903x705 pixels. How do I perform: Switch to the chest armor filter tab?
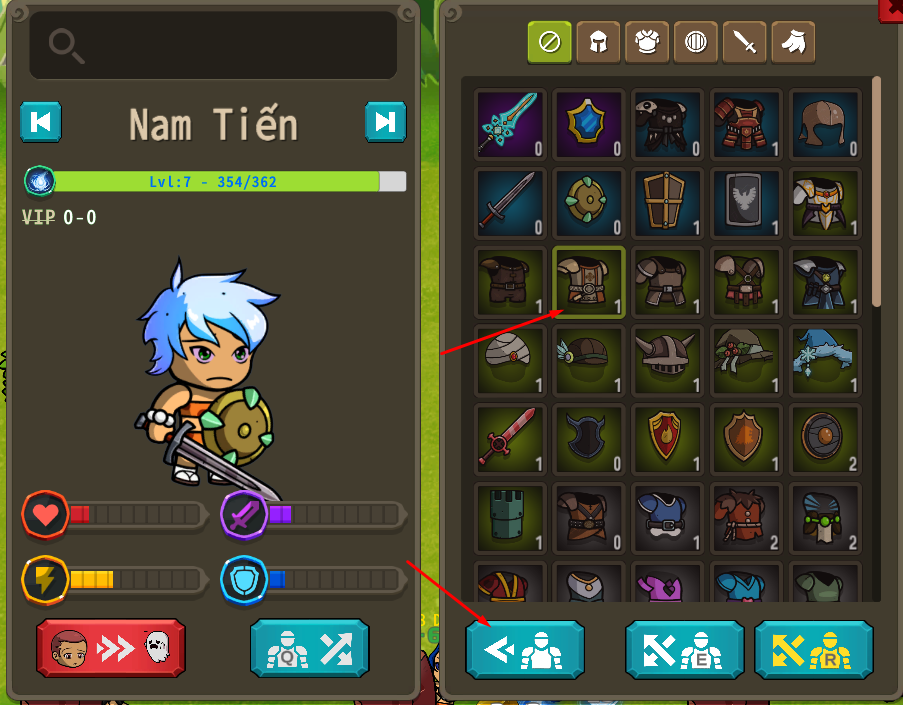647,42
